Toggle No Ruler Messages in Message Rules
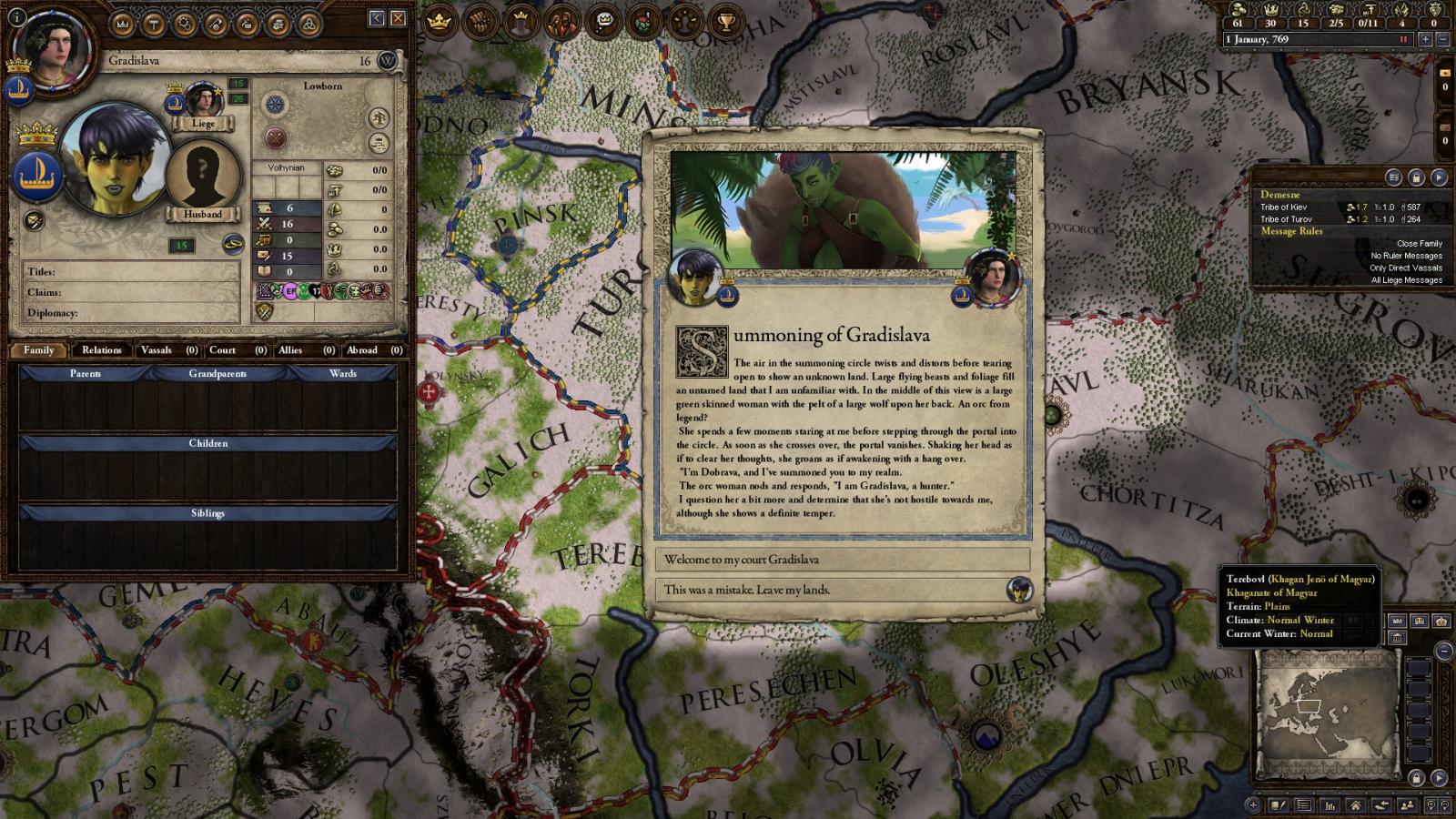 [1407, 256]
